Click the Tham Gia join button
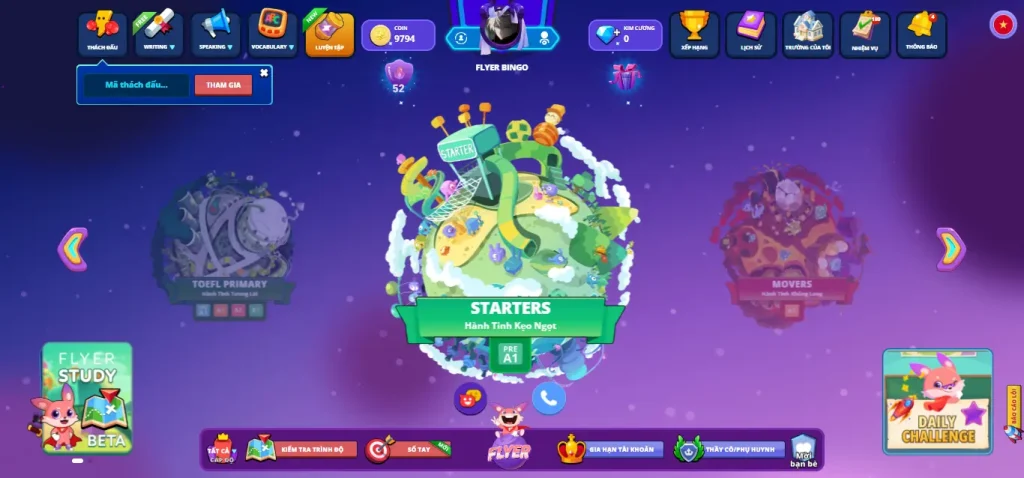The height and width of the screenshot is (478, 1024). 223,85
